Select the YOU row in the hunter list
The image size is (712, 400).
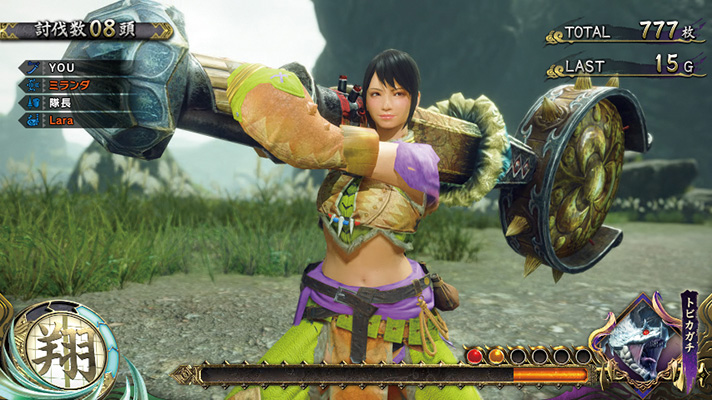pos(75,67)
